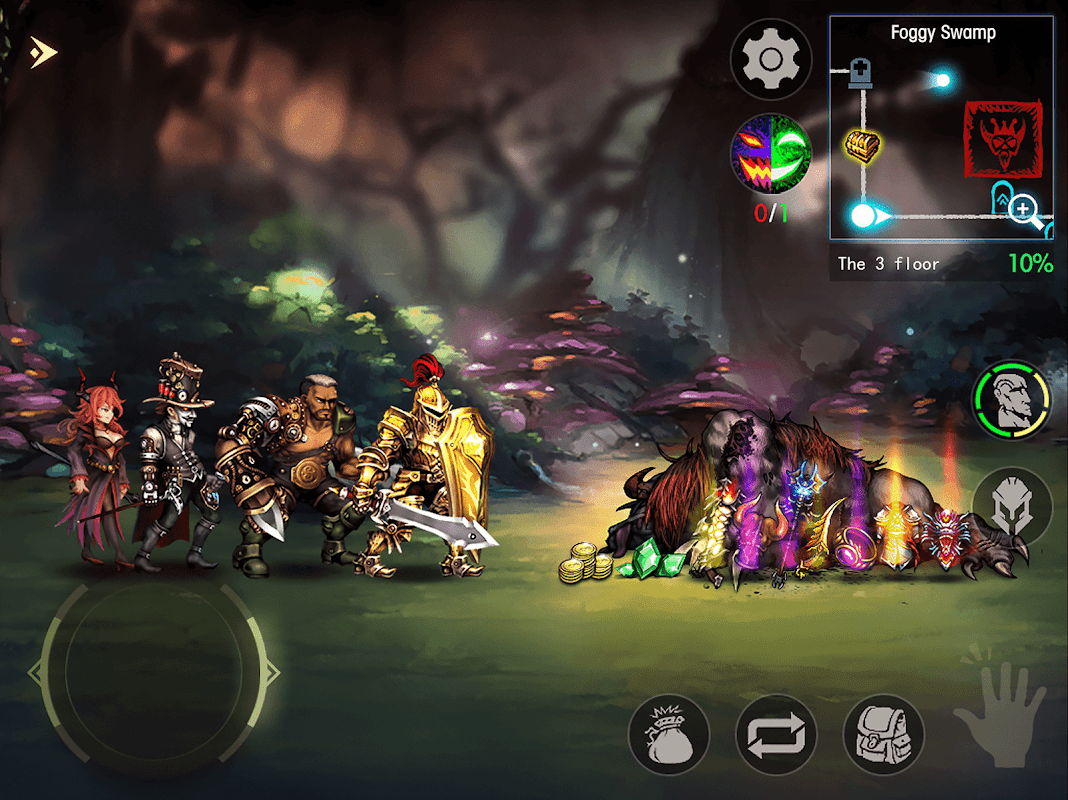The height and width of the screenshot is (800, 1068).
Task: Open the settings gear menu
Action: pos(770,59)
